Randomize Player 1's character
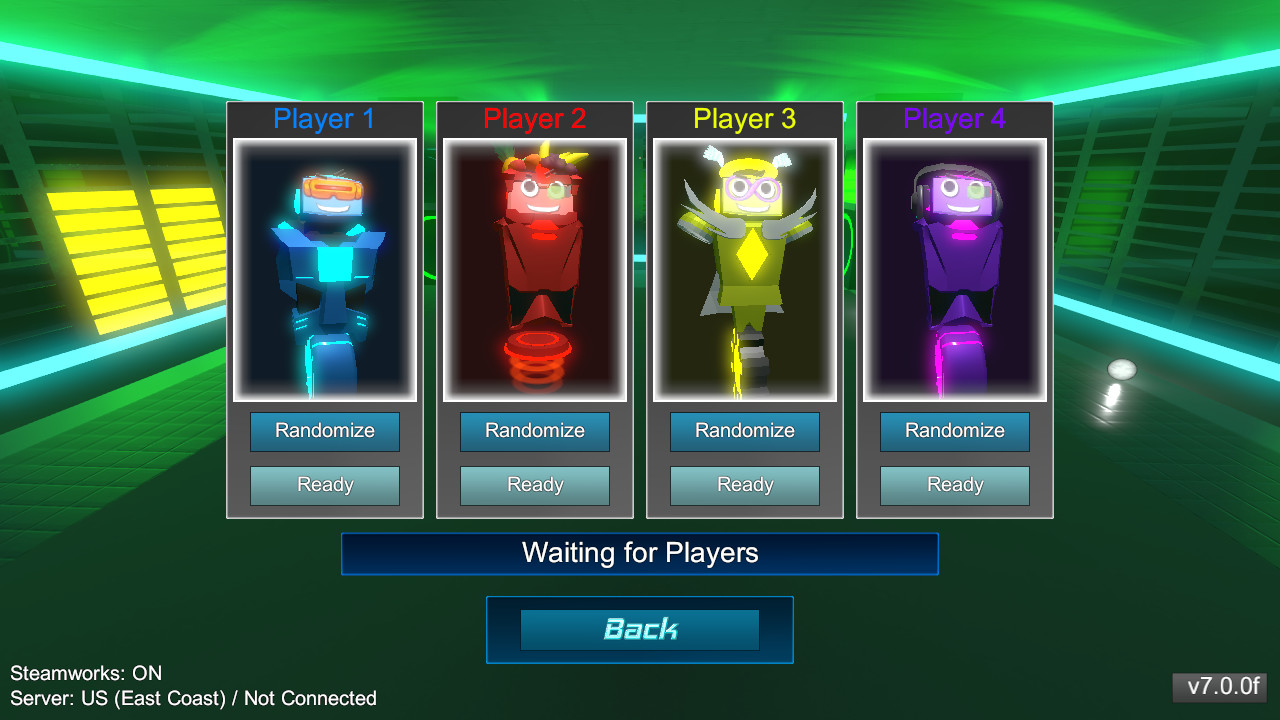 (x=324, y=431)
